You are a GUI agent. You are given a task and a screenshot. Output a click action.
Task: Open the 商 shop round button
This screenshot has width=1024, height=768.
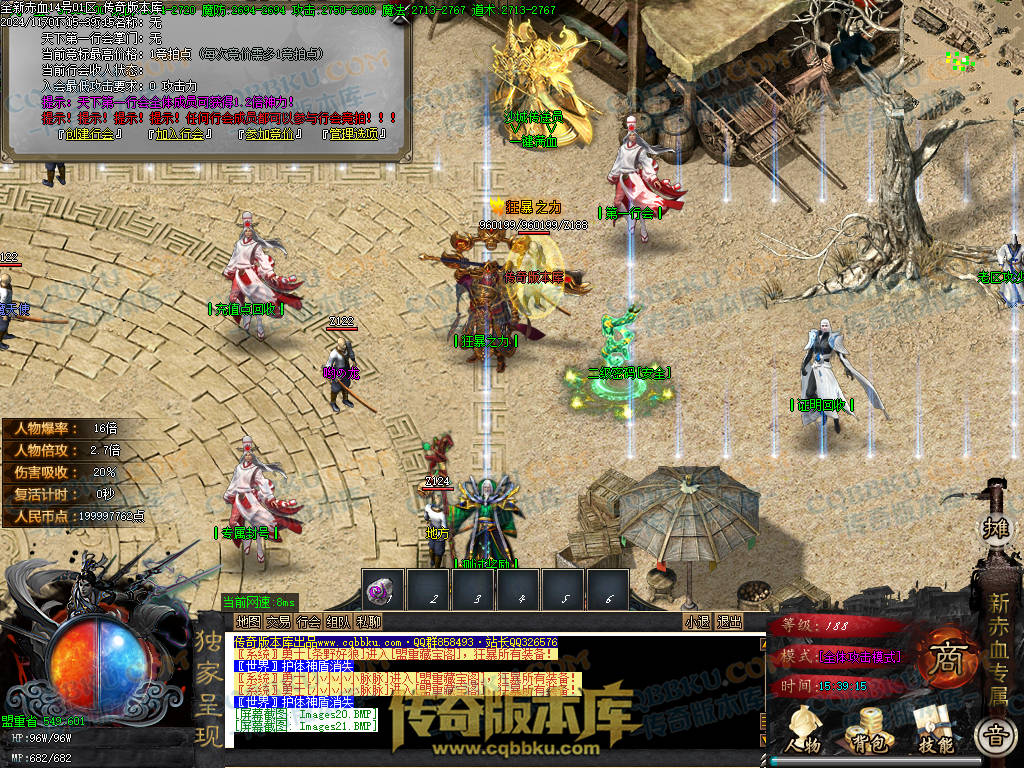(944, 661)
